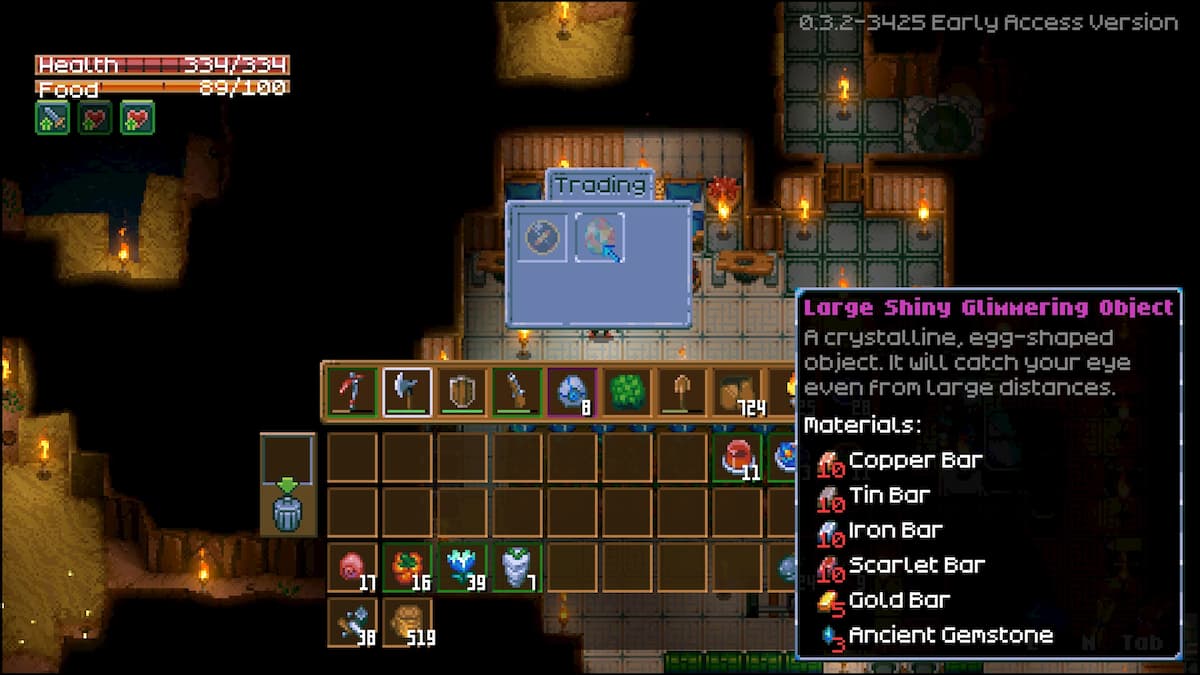1200x675 pixels.
Task: Pick the red item stack of 11
Action: click(738, 457)
